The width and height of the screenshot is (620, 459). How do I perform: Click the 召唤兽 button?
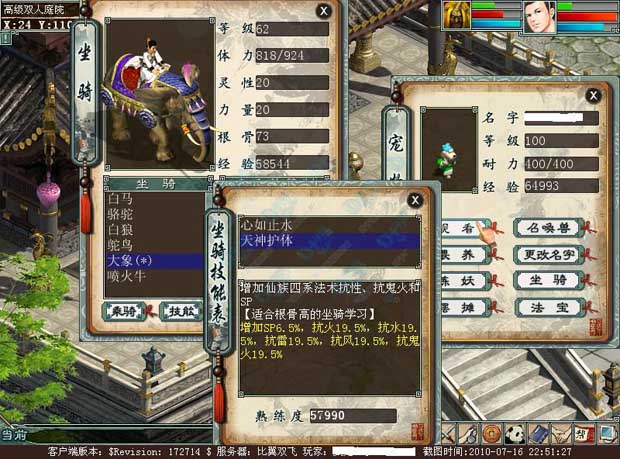click(x=550, y=228)
